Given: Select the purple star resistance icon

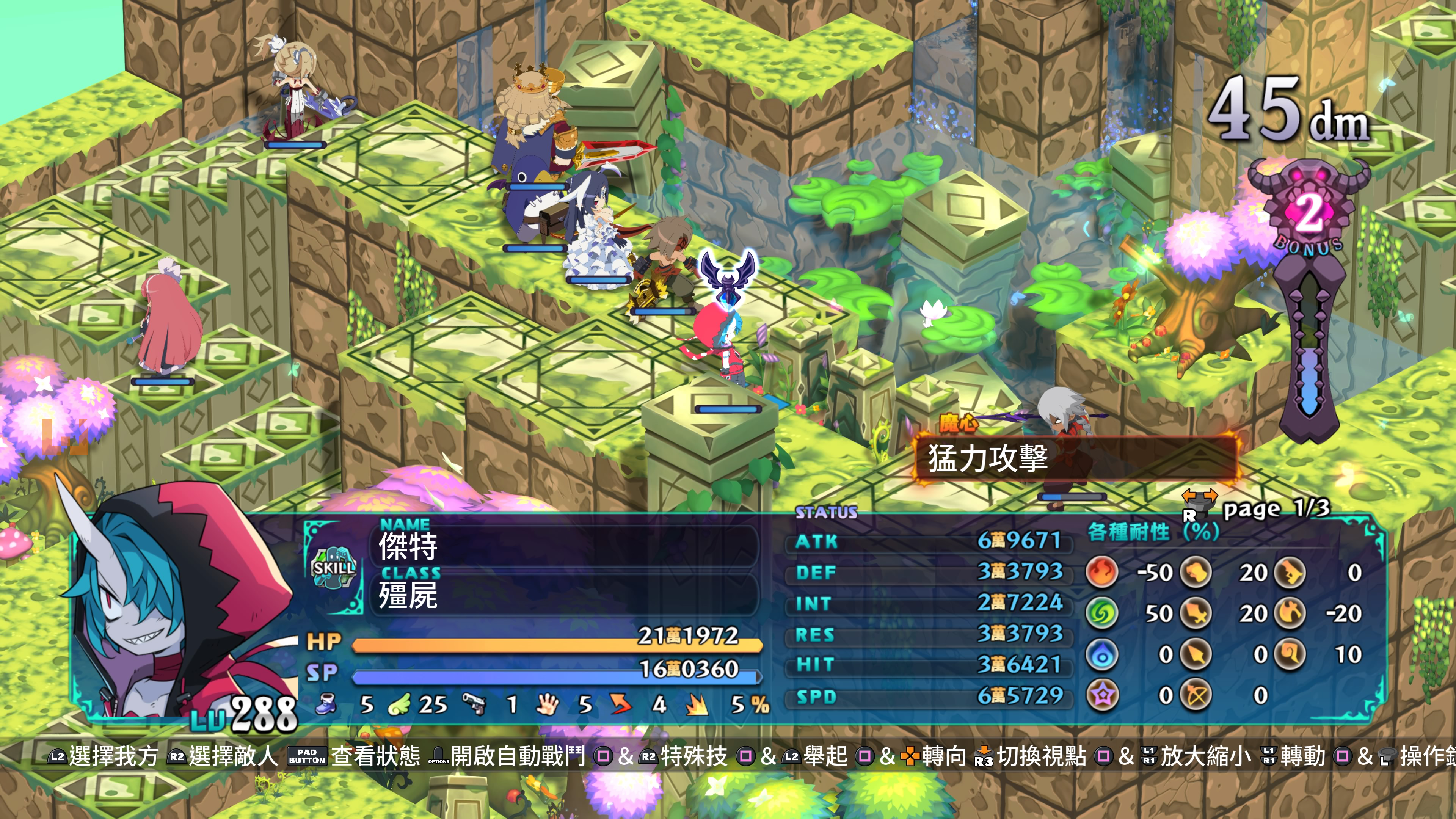Looking at the screenshot, I should tap(1101, 695).
